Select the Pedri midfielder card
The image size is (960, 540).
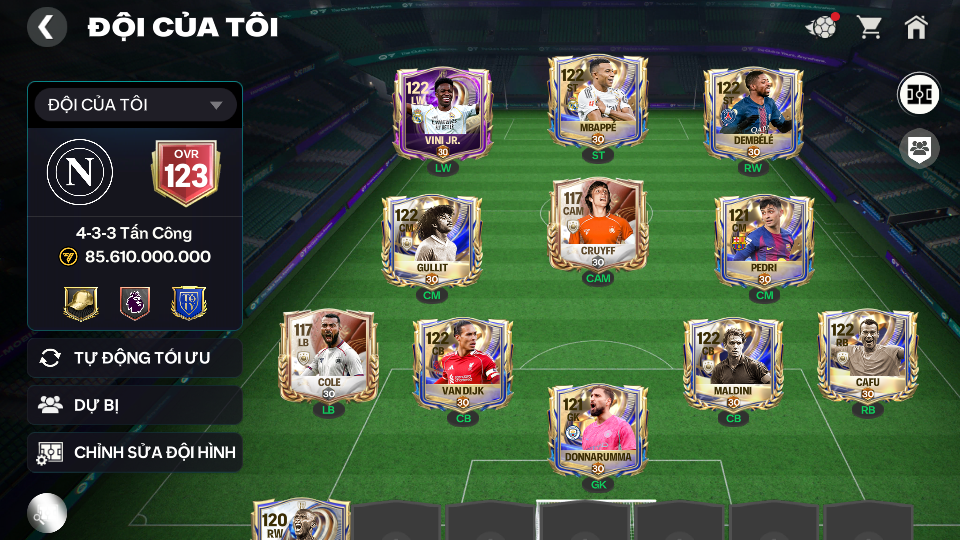pos(764,240)
